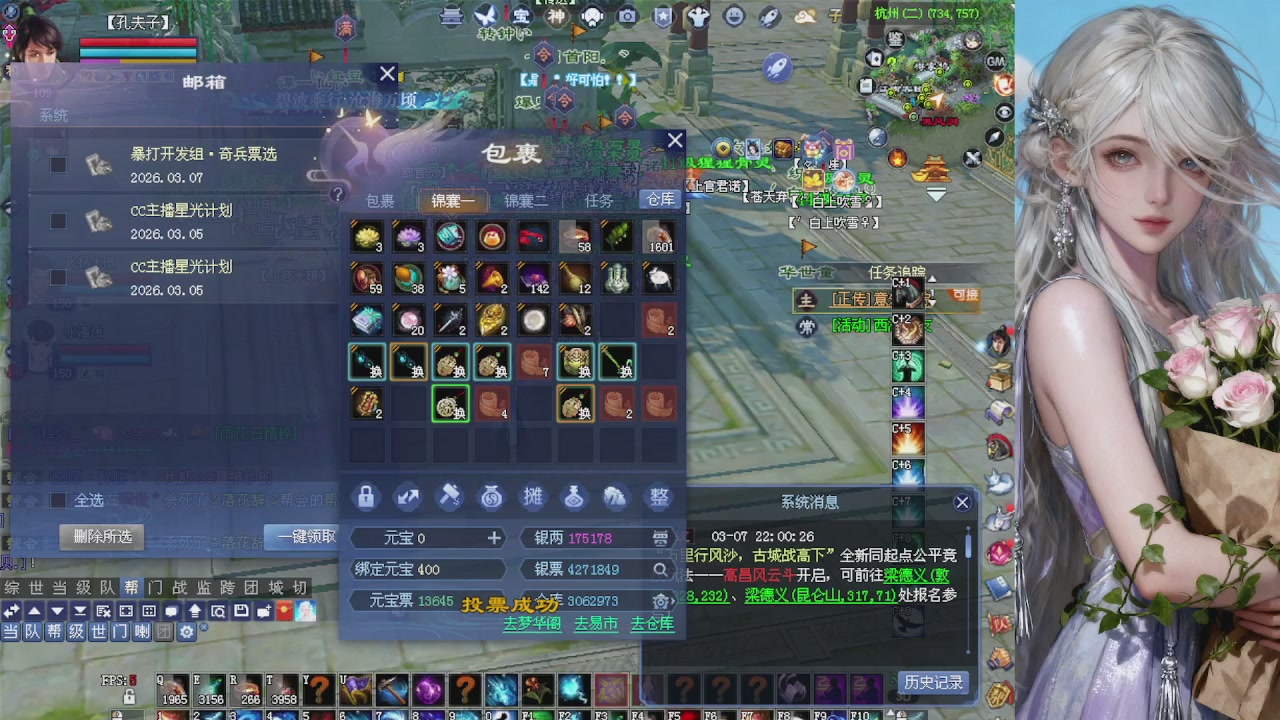Select the lock item icon in package window
Viewport: 1280px width, 720px height.
[366, 497]
